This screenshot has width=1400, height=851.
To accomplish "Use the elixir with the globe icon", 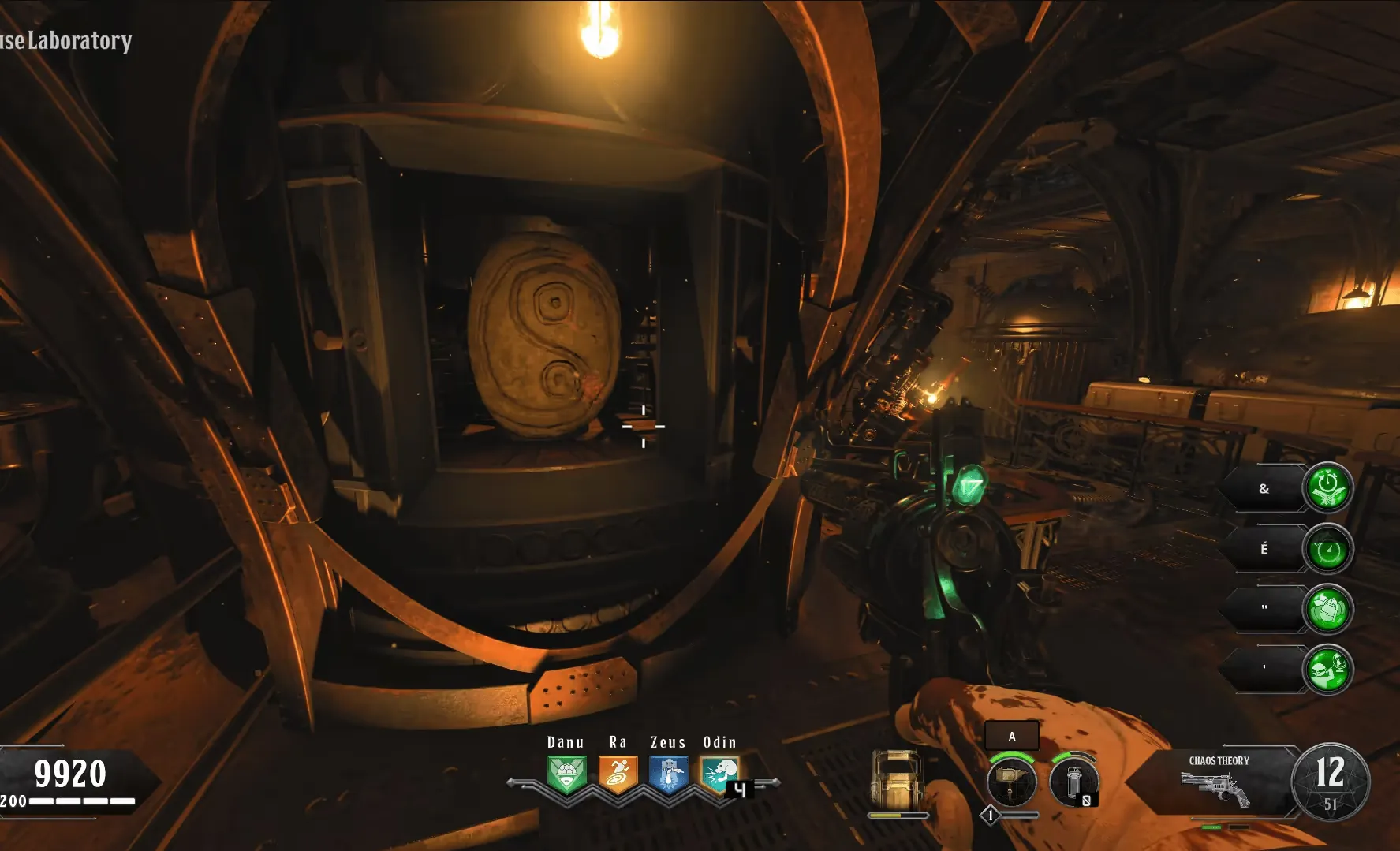I will point(1327,670).
